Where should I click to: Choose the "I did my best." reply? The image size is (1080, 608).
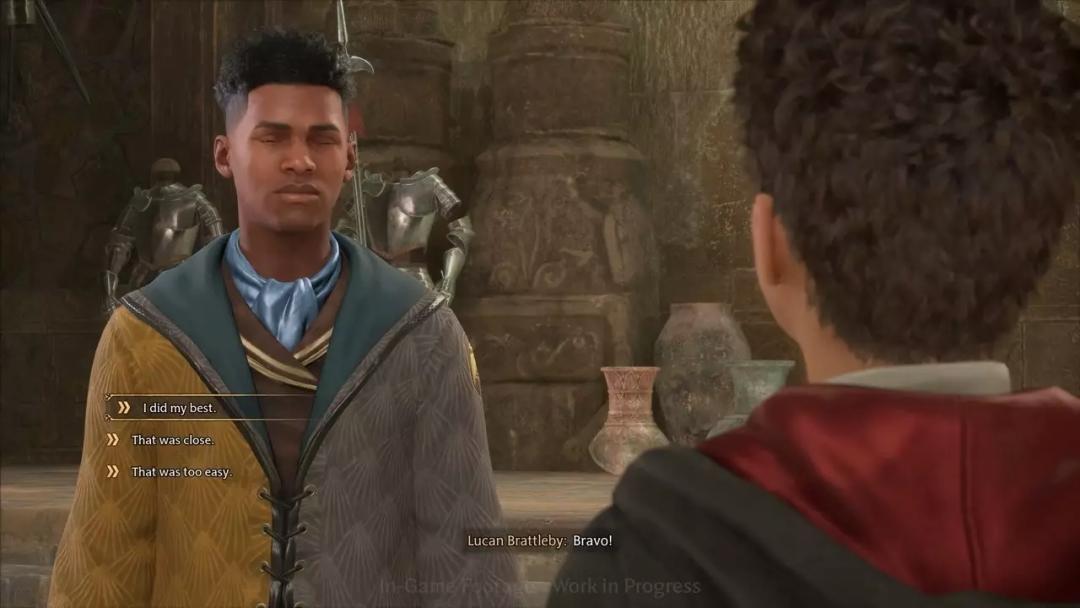(179, 408)
